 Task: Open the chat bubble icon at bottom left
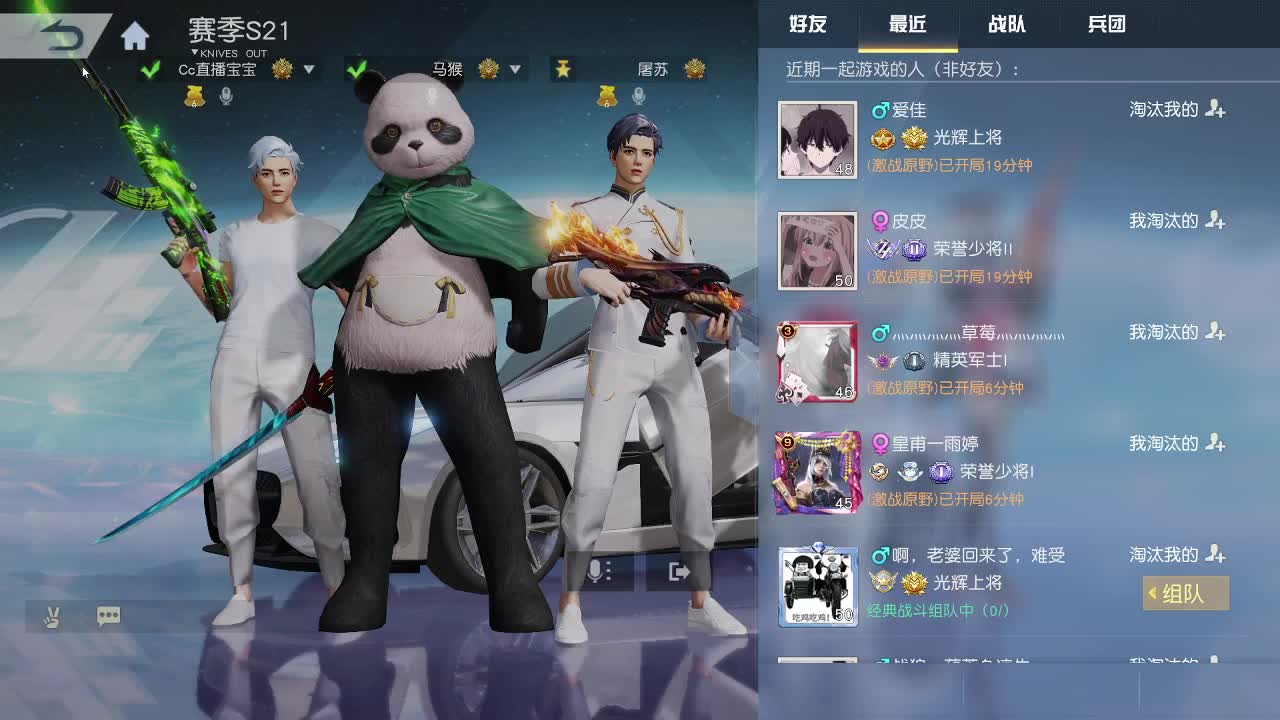click(108, 617)
